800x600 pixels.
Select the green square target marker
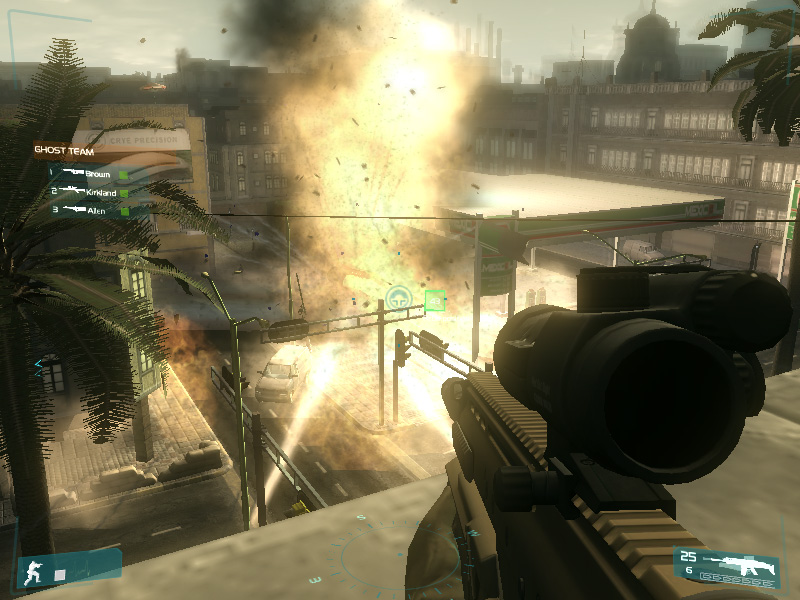pos(434,299)
